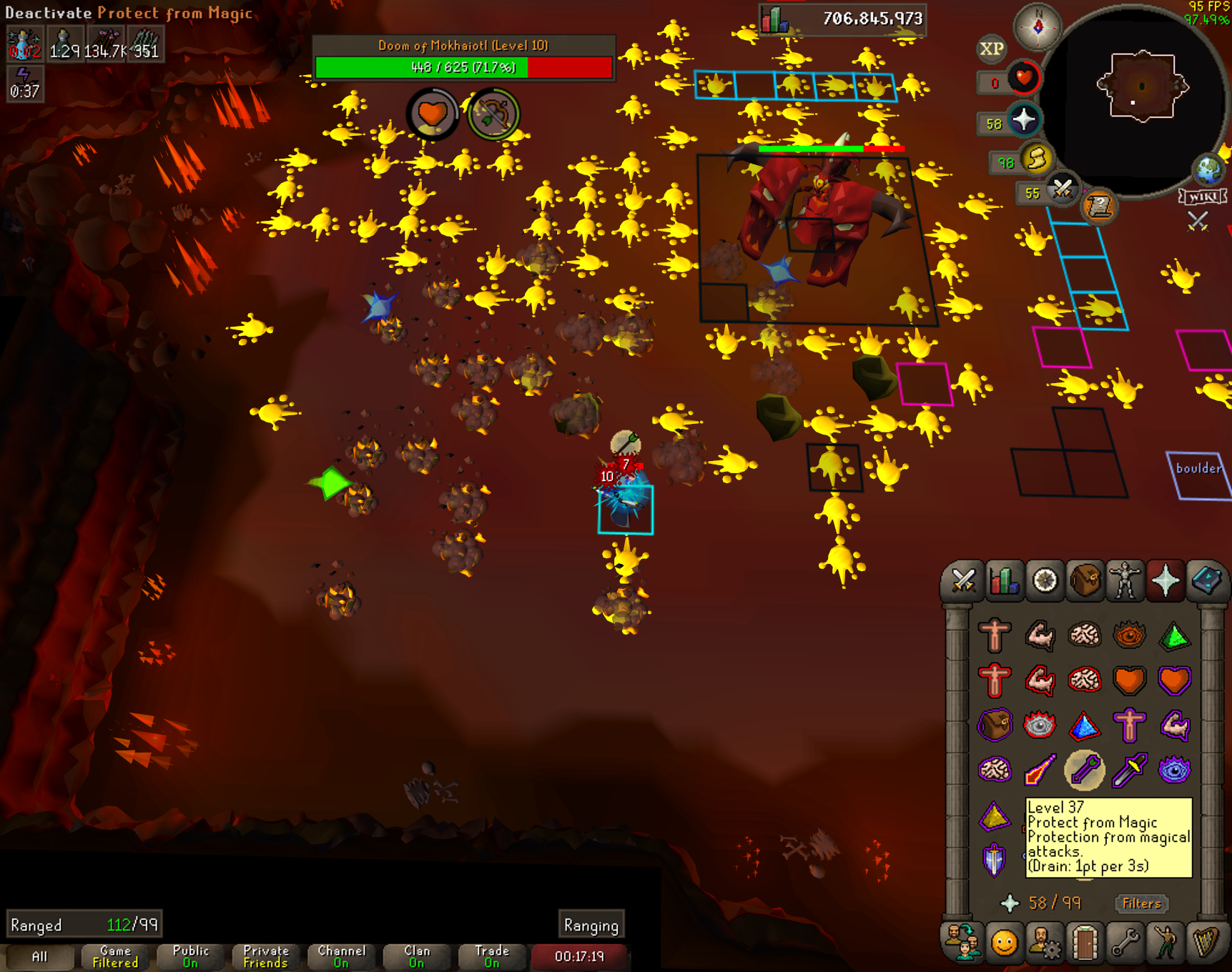Activate the Protect Item bag prayer

[995, 725]
